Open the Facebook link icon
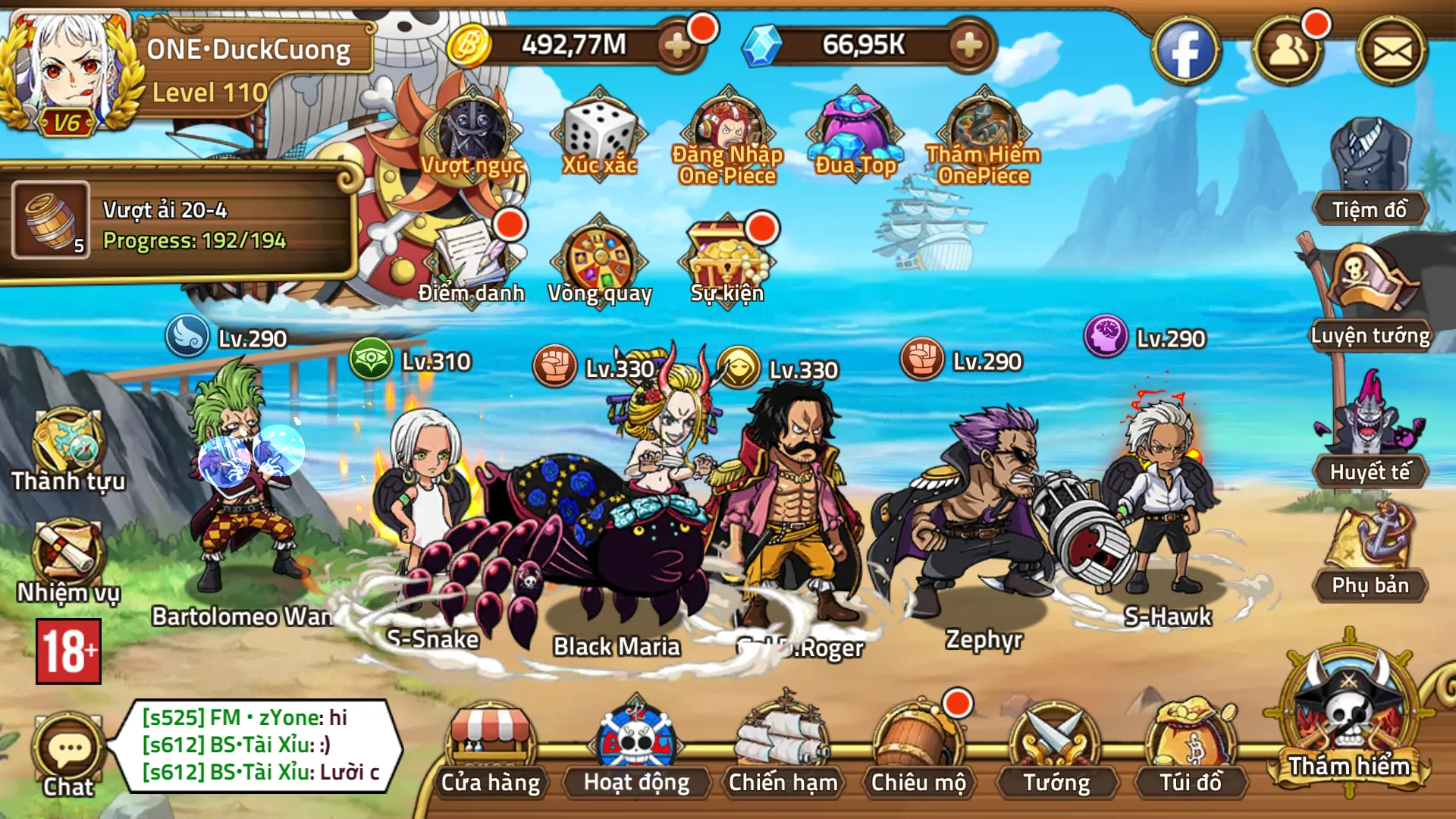Image resolution: width=1456 pixels, height=819 pixels. coord(1185,51)
